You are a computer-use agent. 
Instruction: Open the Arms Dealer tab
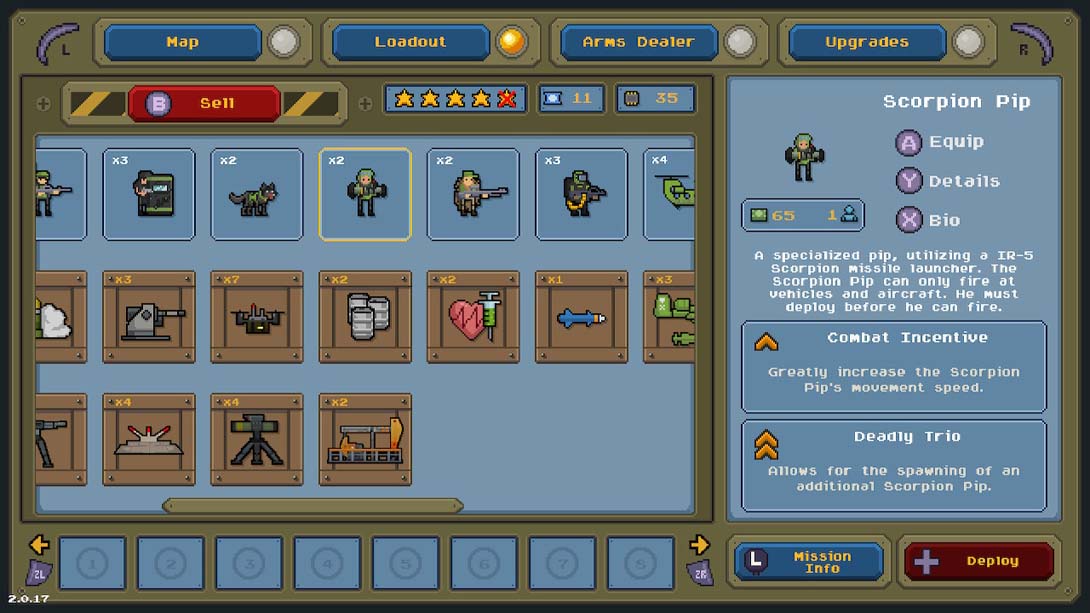coord(638,42)
